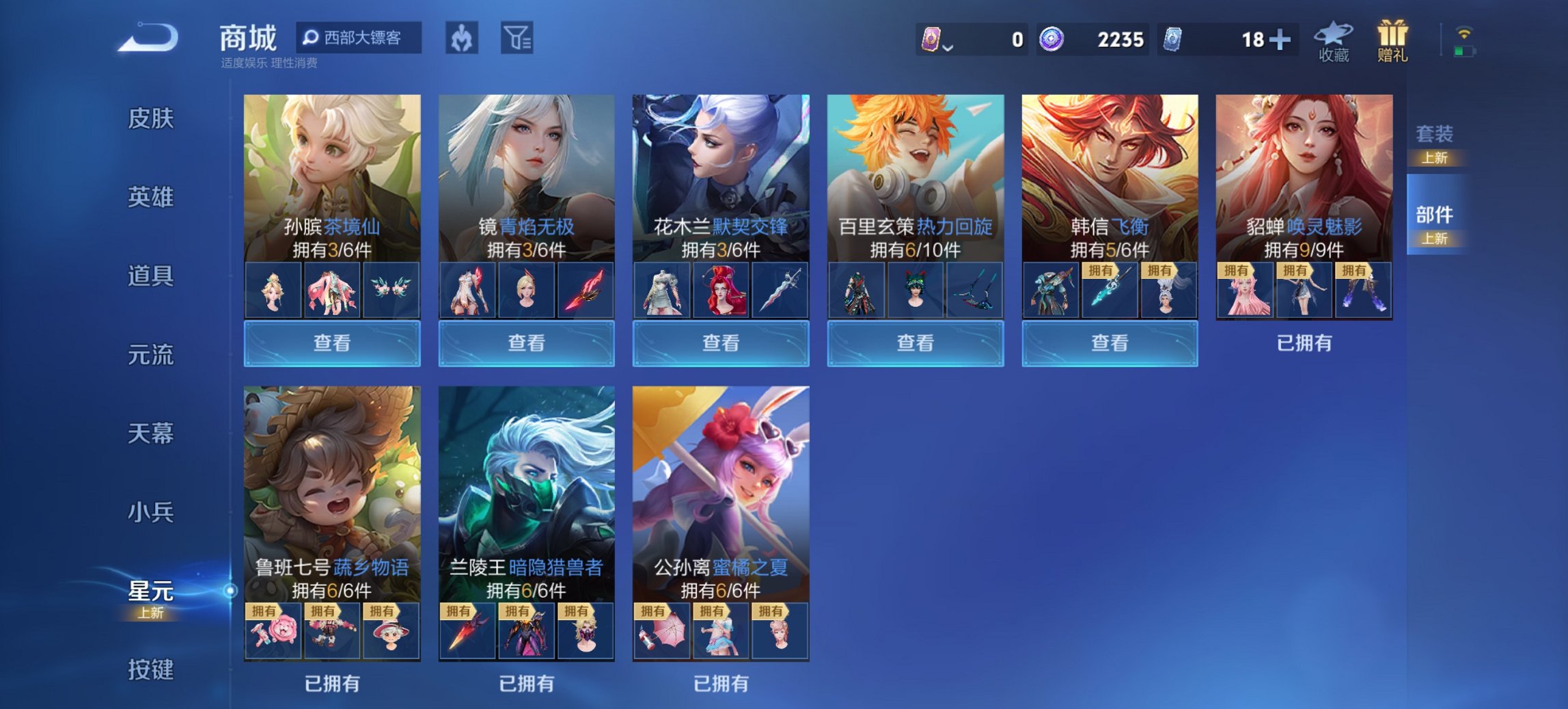Click the purple point-coupon card icon showing 0

click(x=933, y=39)
